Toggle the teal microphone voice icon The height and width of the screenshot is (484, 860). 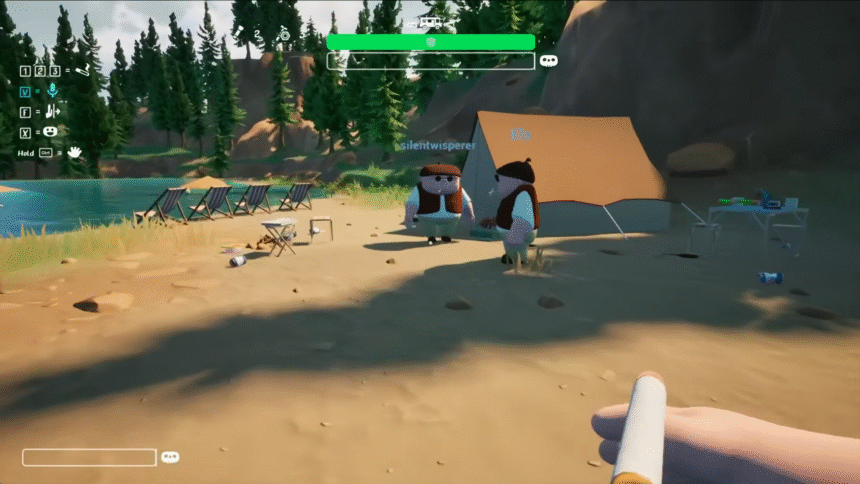[52, 91]
